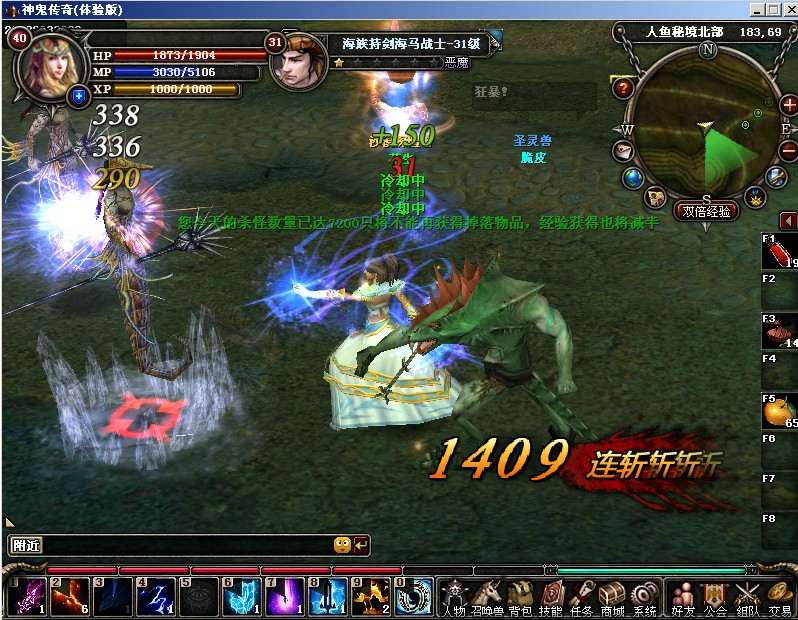Click the question mark help icon by minimap
The width and height of the screenshot is (798, 620).
[x=624, y=88]
